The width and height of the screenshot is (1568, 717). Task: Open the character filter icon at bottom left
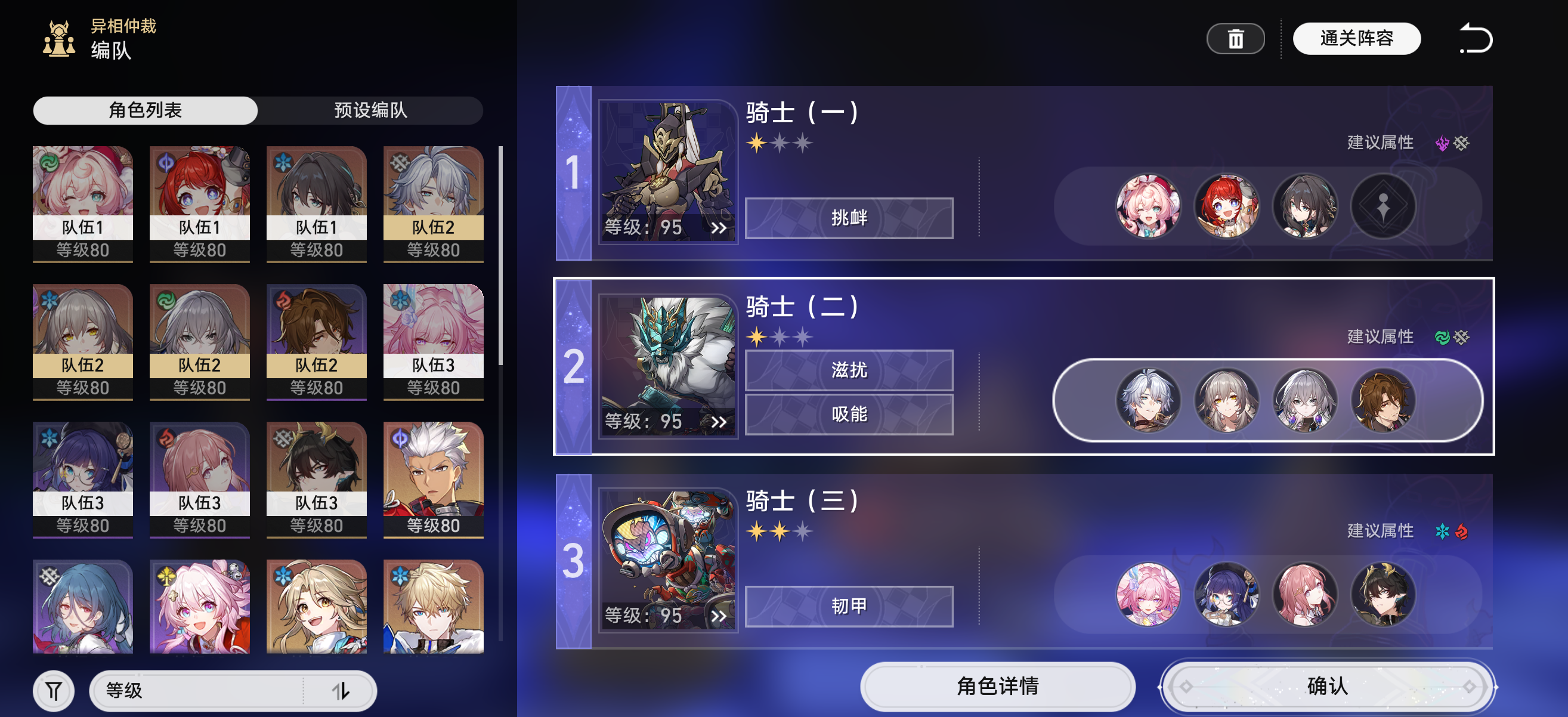54,690
